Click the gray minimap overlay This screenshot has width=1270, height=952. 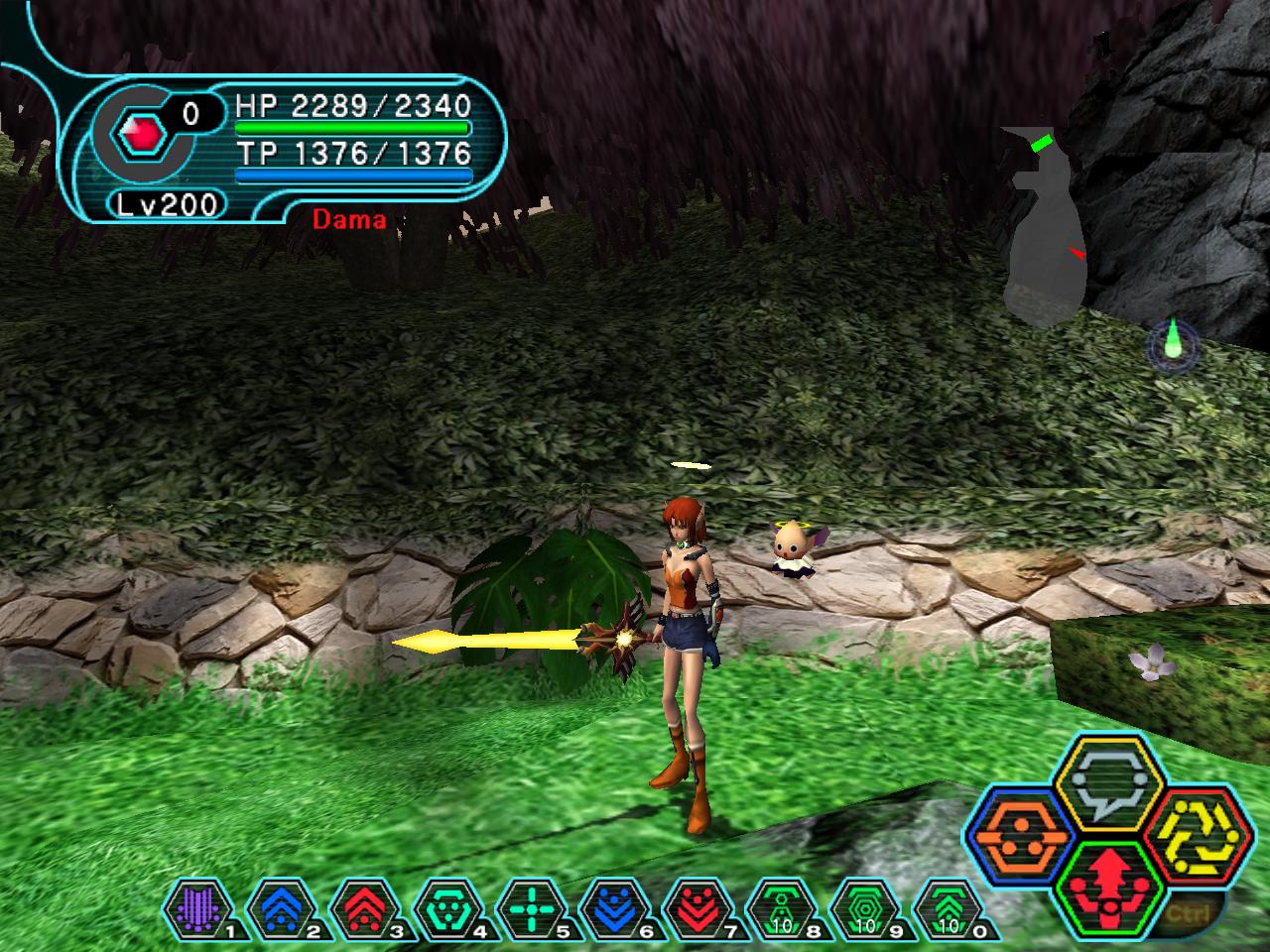pyautogui.click(x=1040, y=228)
